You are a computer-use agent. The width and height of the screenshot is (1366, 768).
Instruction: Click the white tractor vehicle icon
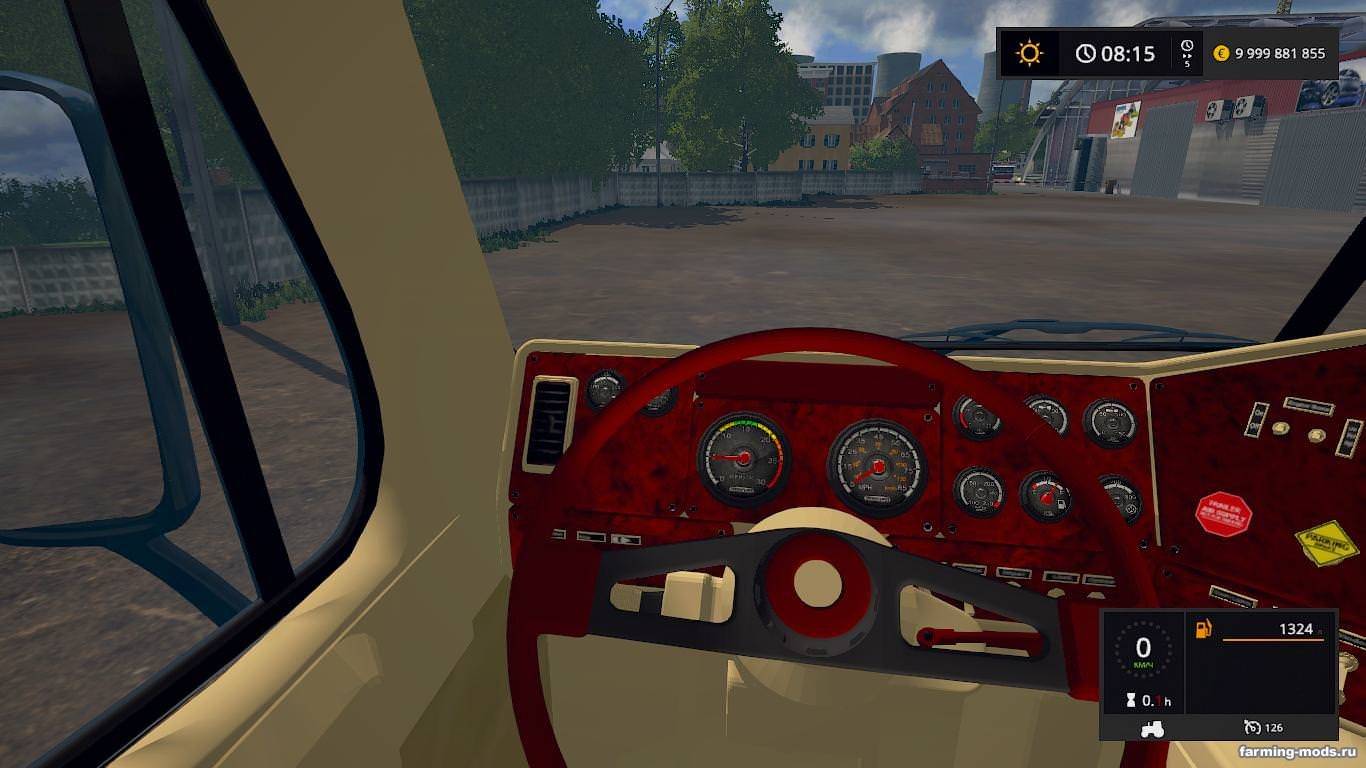pyautogui.click(x=1151, y=729)
